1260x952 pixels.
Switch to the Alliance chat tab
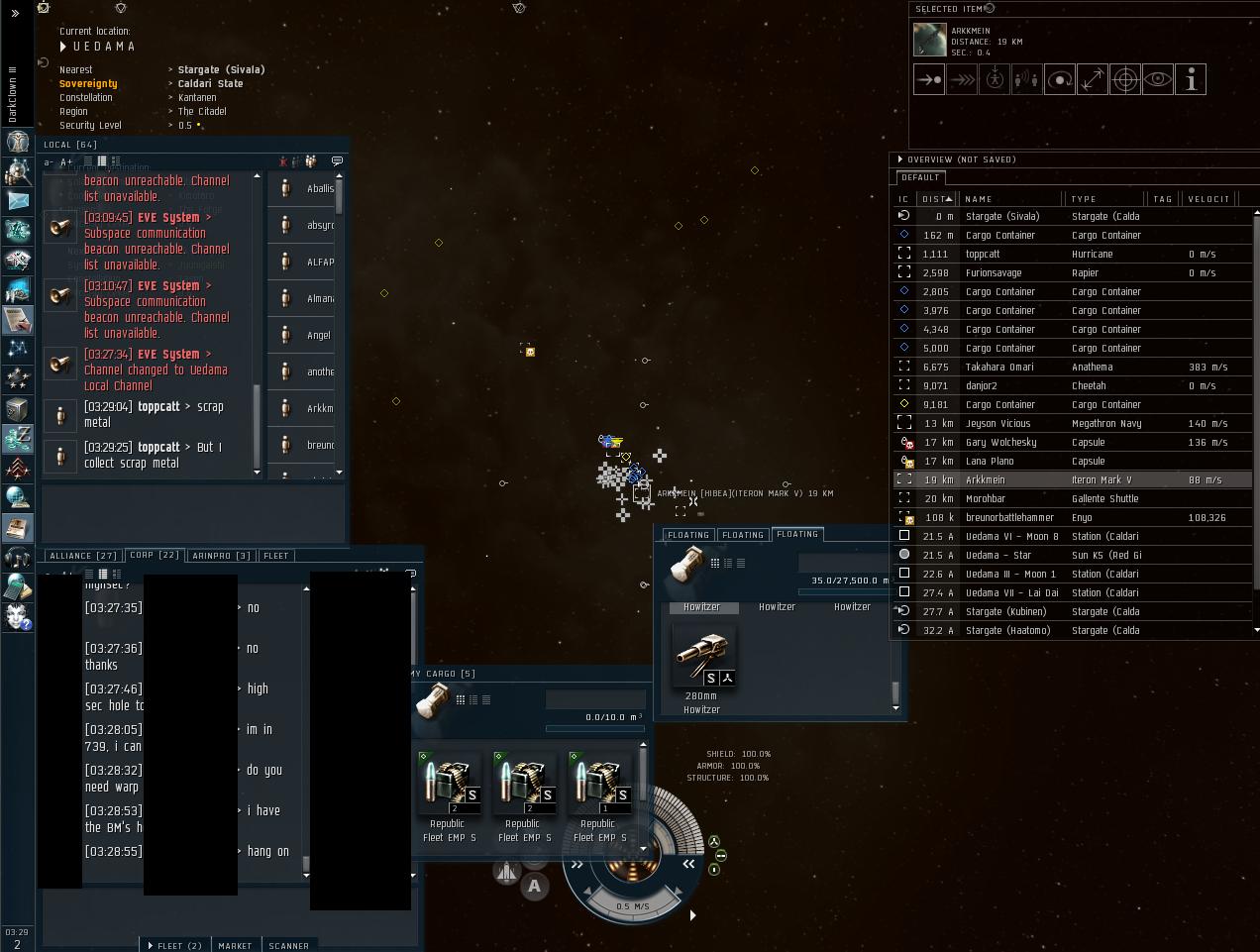click(x=83, y=556)
